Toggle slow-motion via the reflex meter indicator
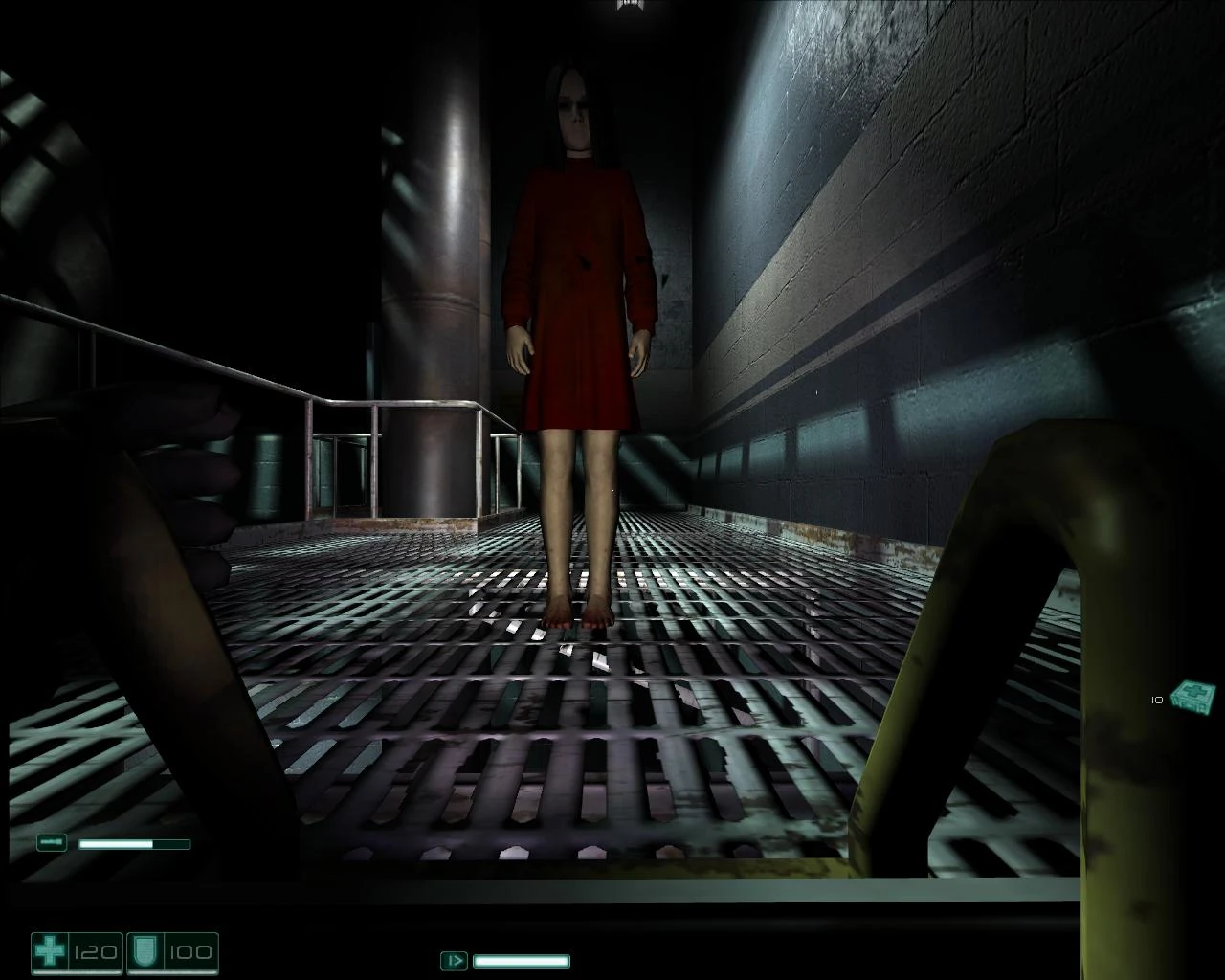The width and height of the screenshot is (1225, 980). [522, 960]
